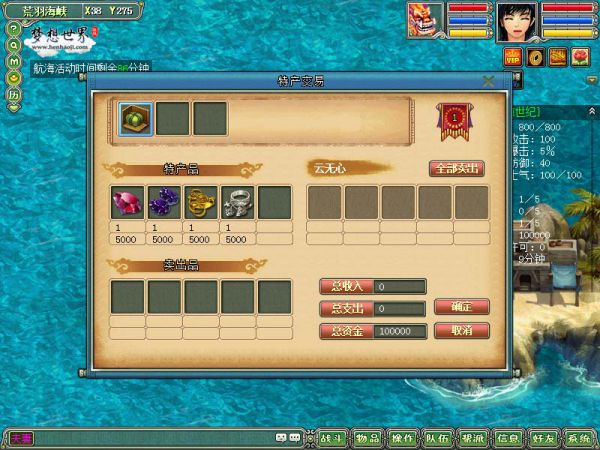
Task: Open the 系统 system menu
Action: [x=578, y=438]
